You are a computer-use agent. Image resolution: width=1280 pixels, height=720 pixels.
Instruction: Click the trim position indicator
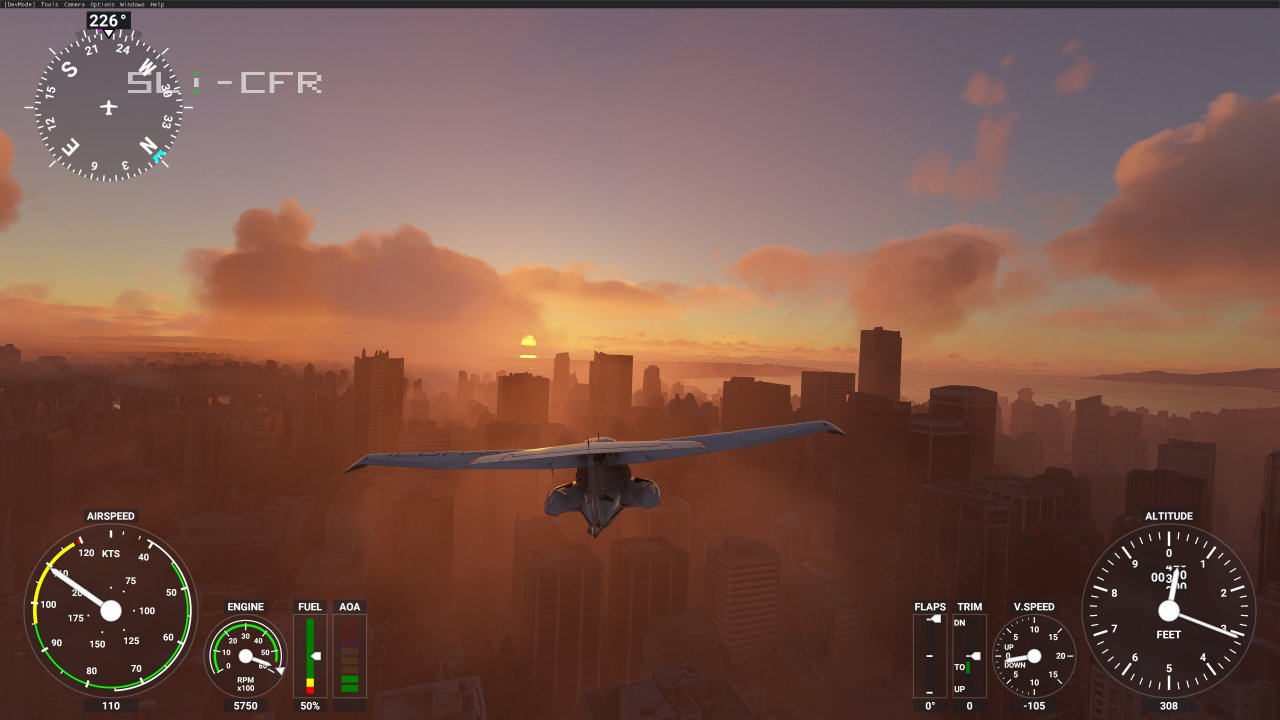pos(969,655)
